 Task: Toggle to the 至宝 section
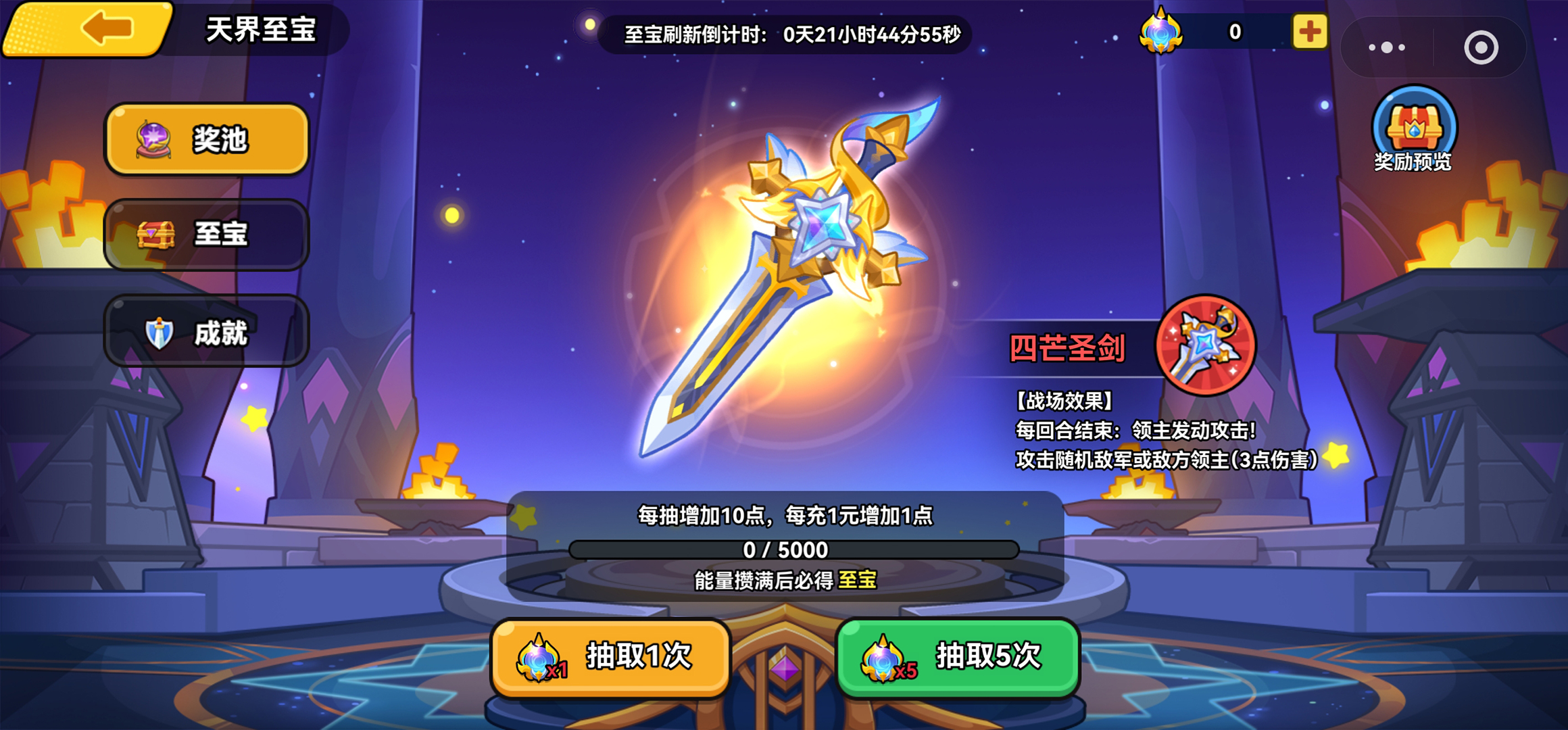coord(206,235)
